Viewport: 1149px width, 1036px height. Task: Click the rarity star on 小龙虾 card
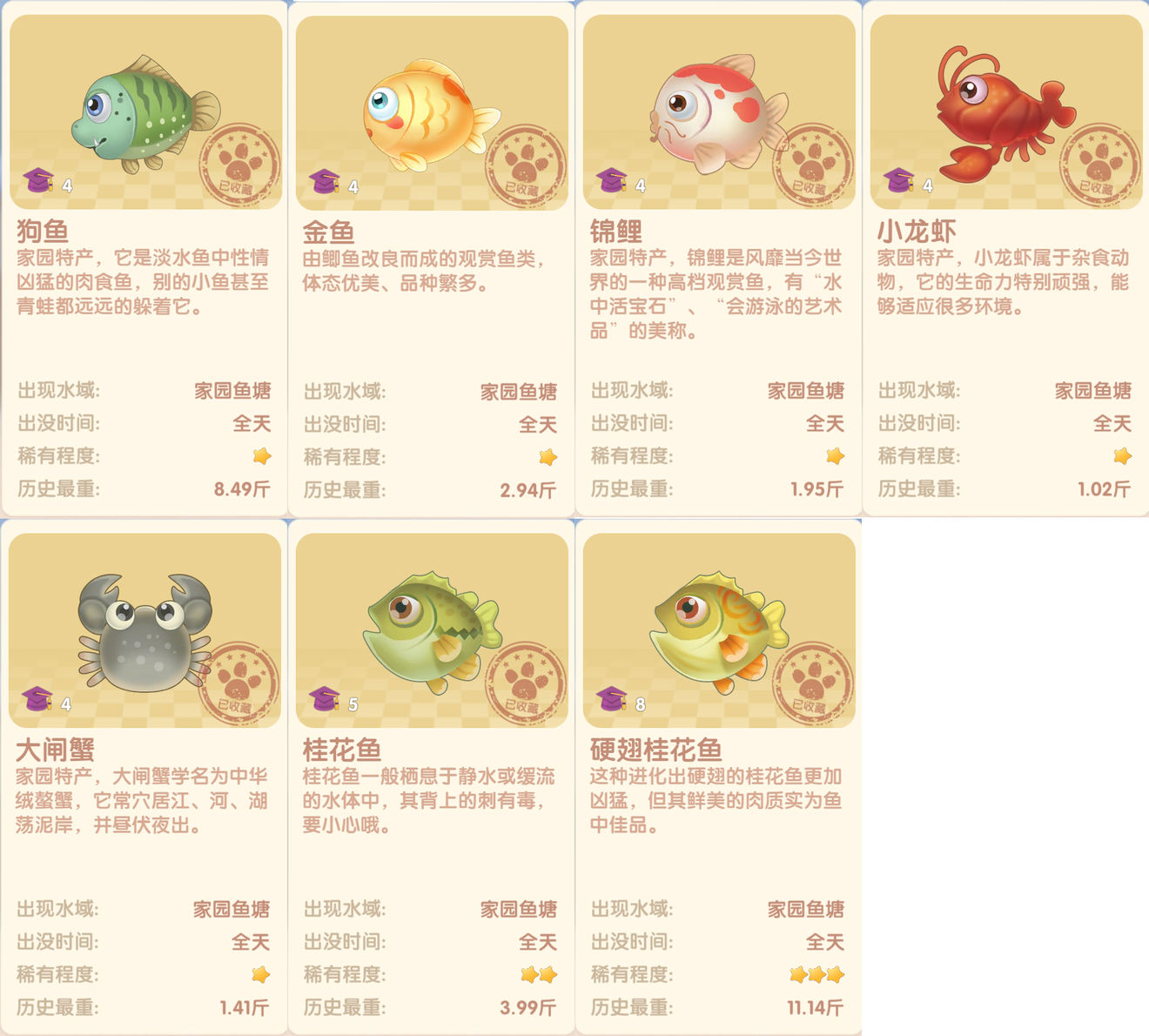1123,456
